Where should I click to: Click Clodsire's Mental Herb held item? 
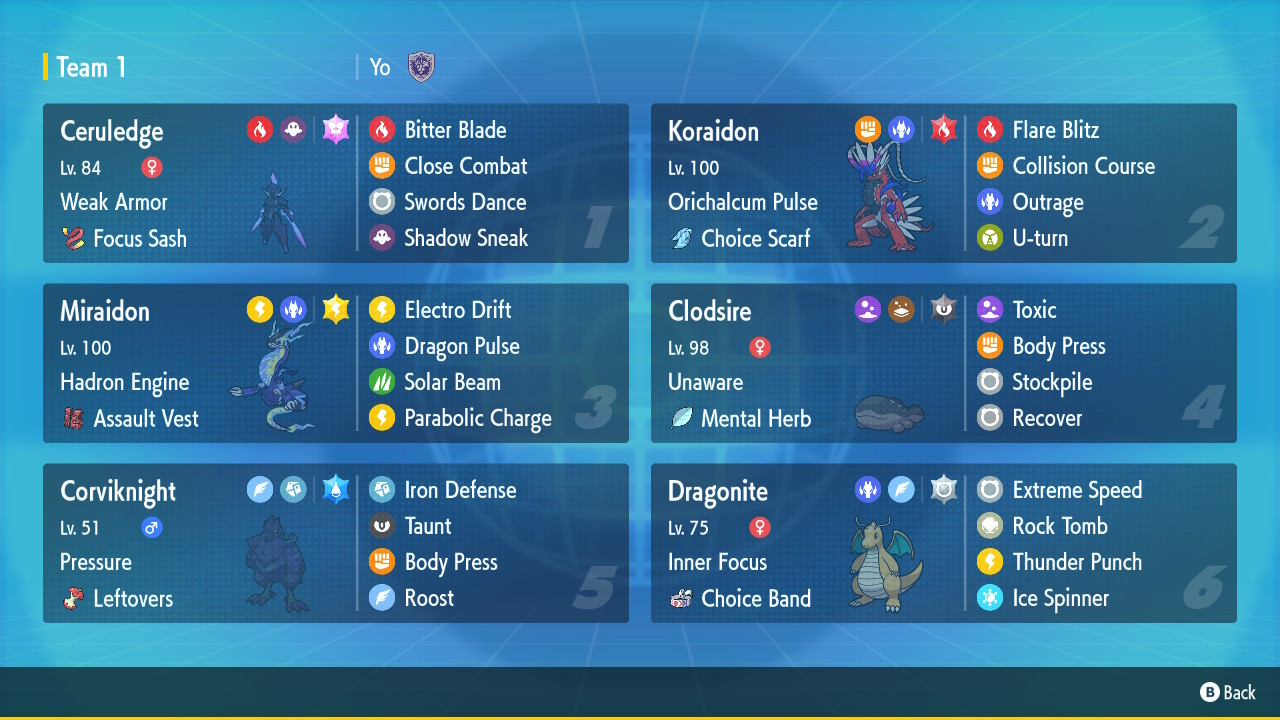(741, 419)
